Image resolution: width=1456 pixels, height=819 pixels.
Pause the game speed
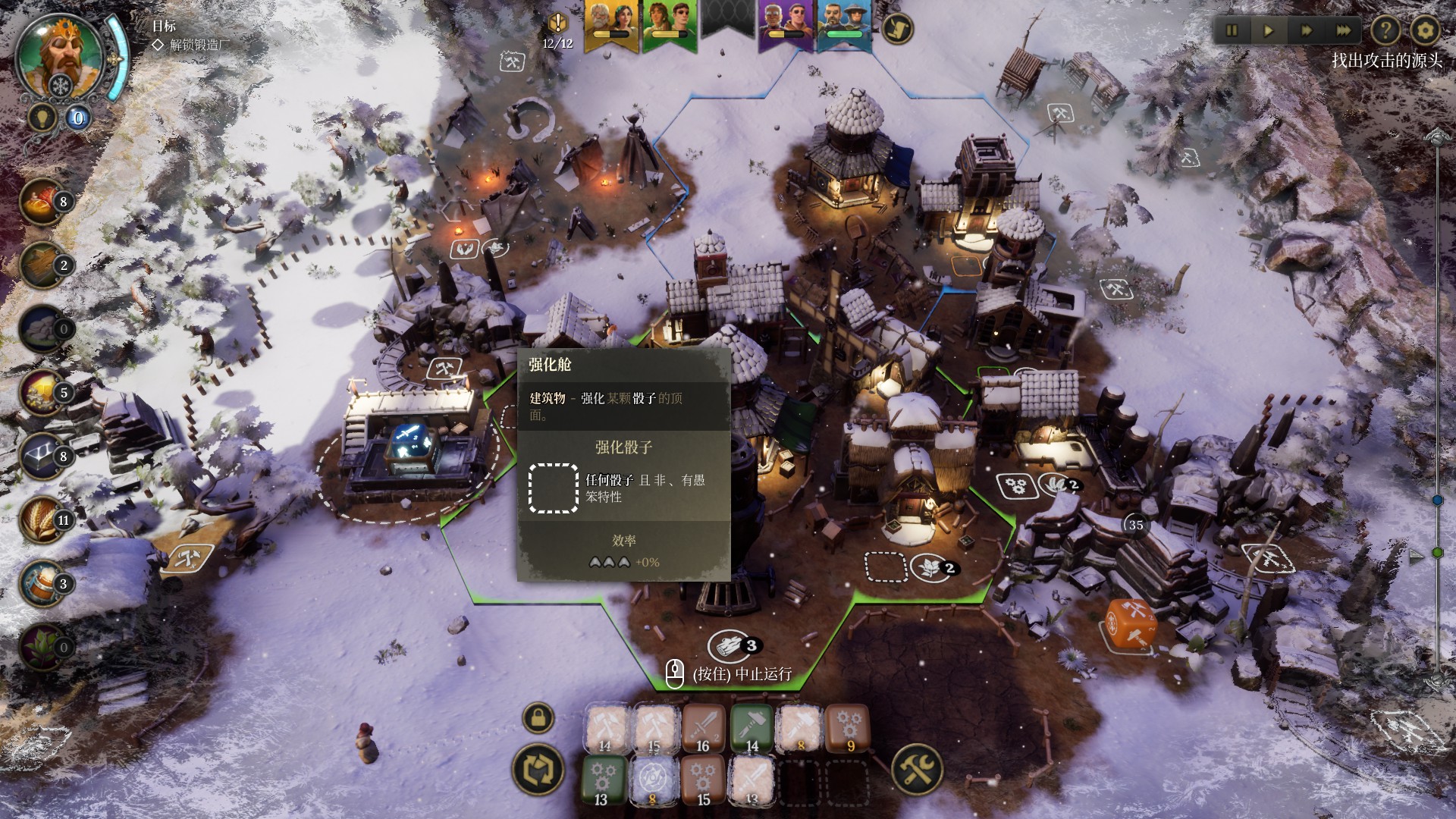tap(1232, 31)
